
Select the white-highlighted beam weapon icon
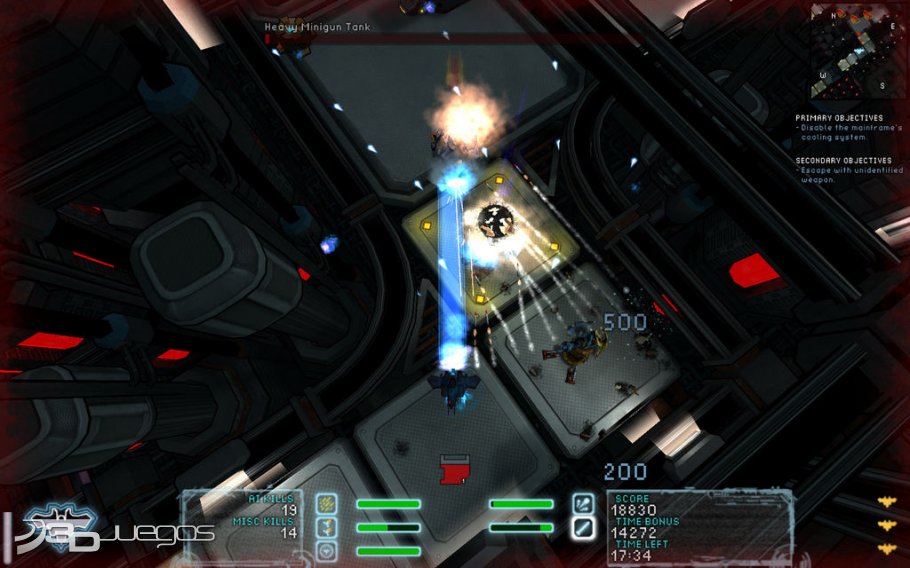pos(583,526)
